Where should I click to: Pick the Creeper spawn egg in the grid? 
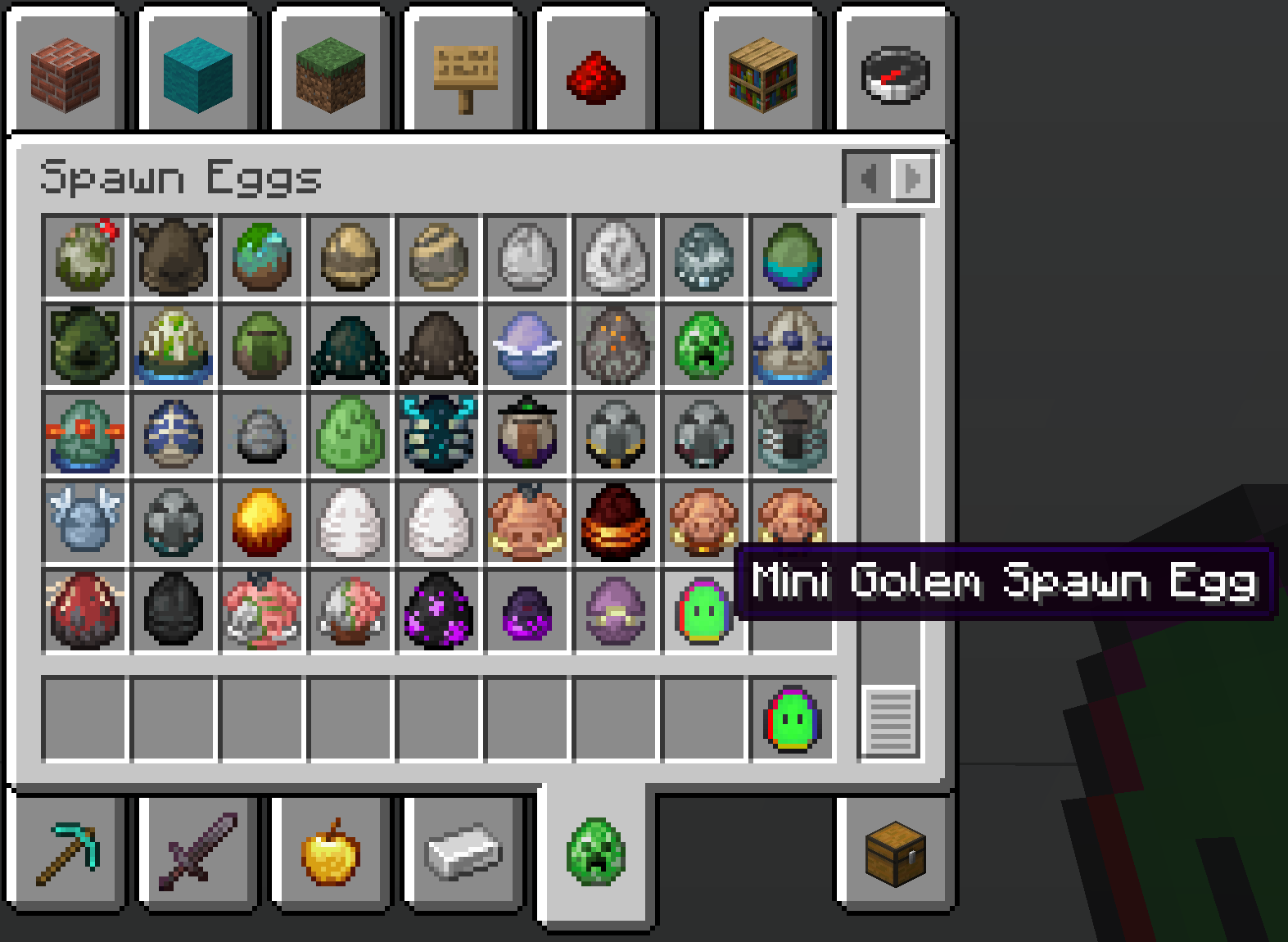703,346
